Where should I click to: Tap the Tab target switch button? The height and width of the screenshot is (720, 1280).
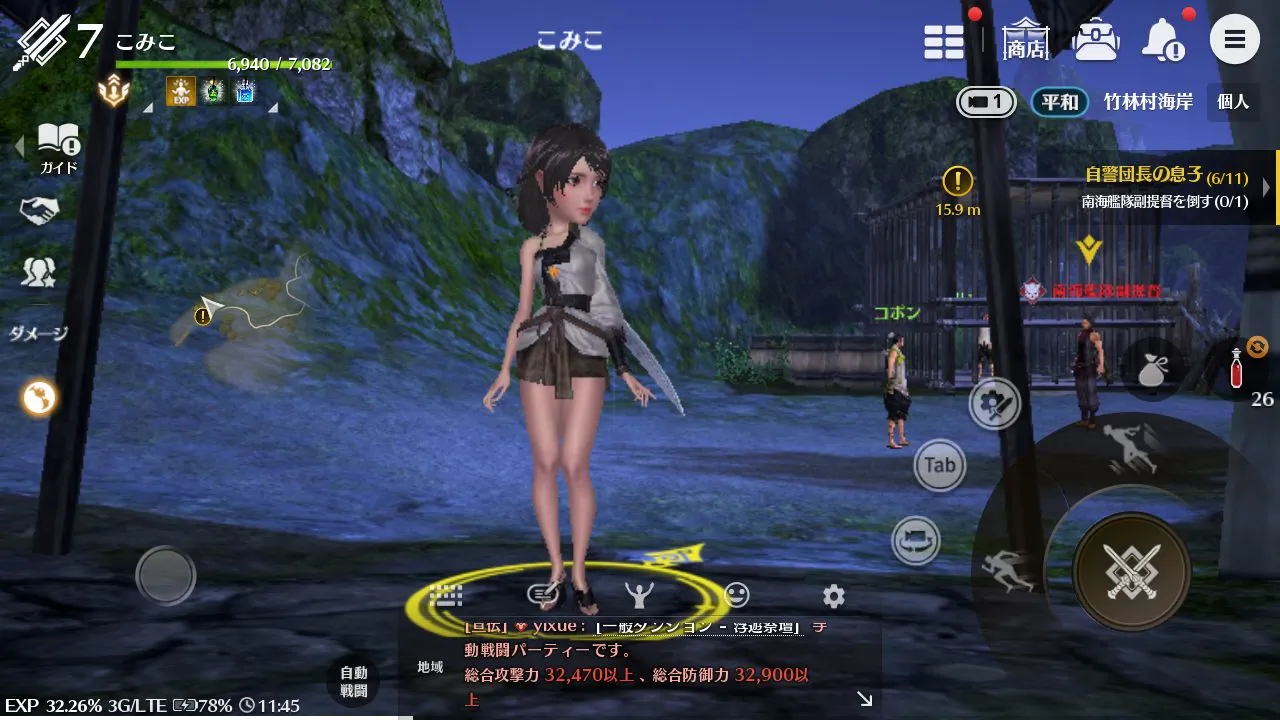[x=939, y=465]
